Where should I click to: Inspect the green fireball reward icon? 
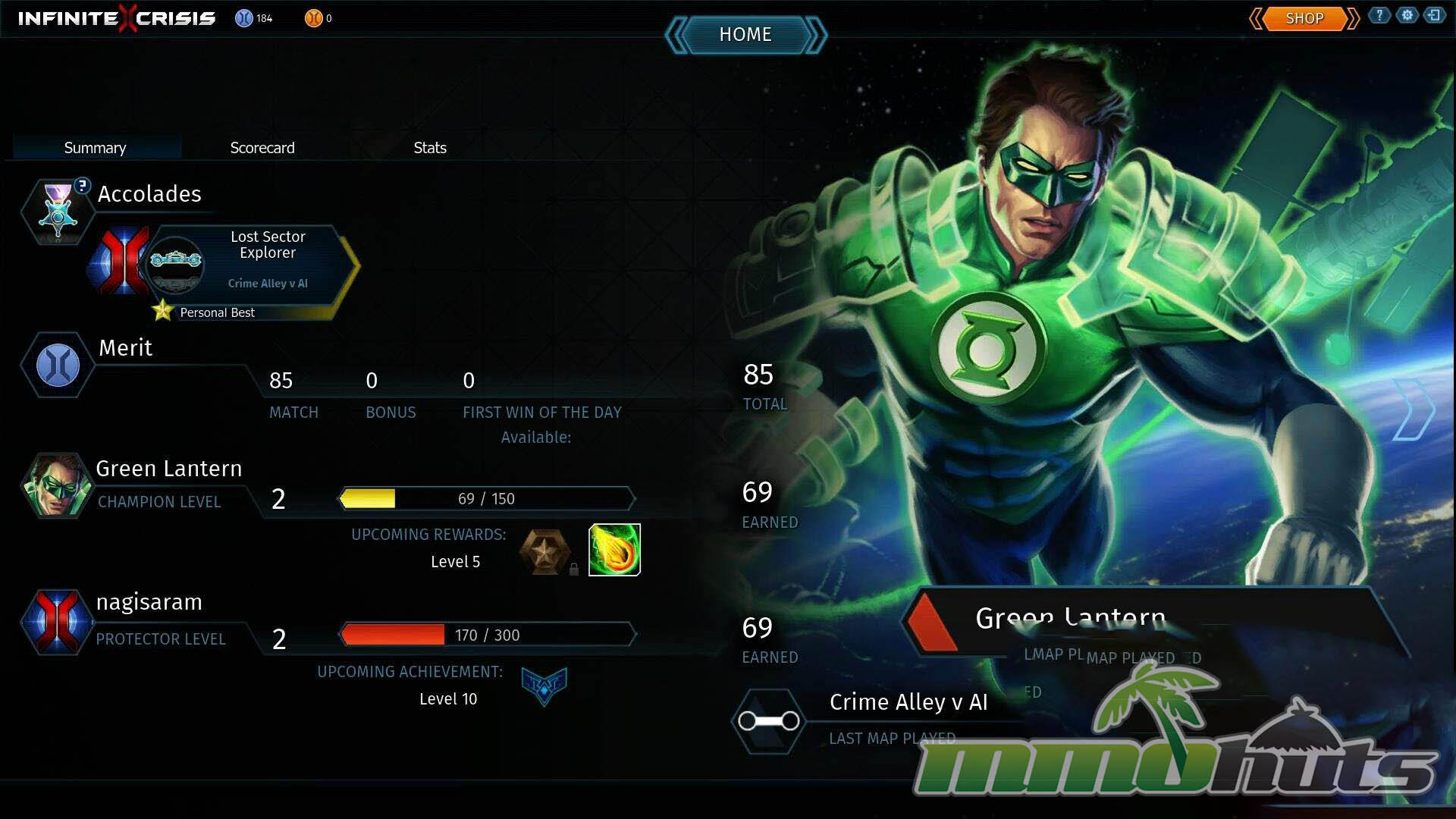614,550
